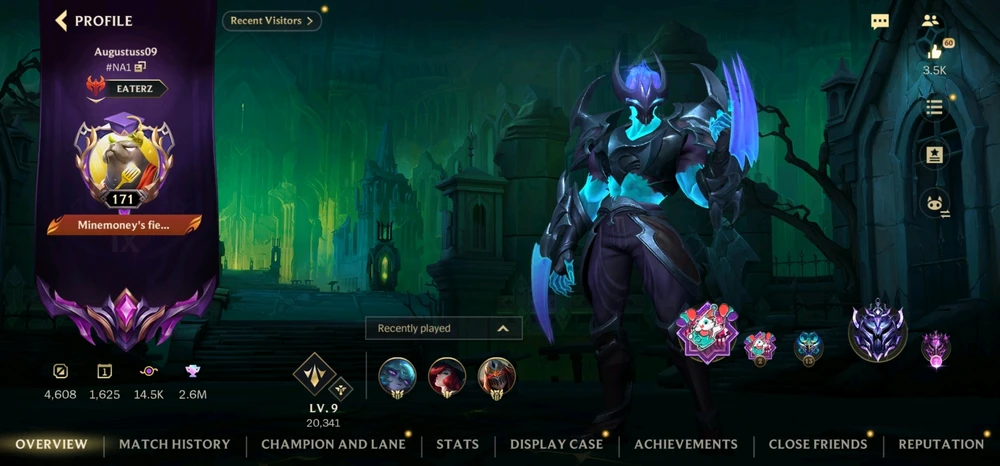Show the Stats tab
This screenshot has height=466, width=1000.
[457, 444]
